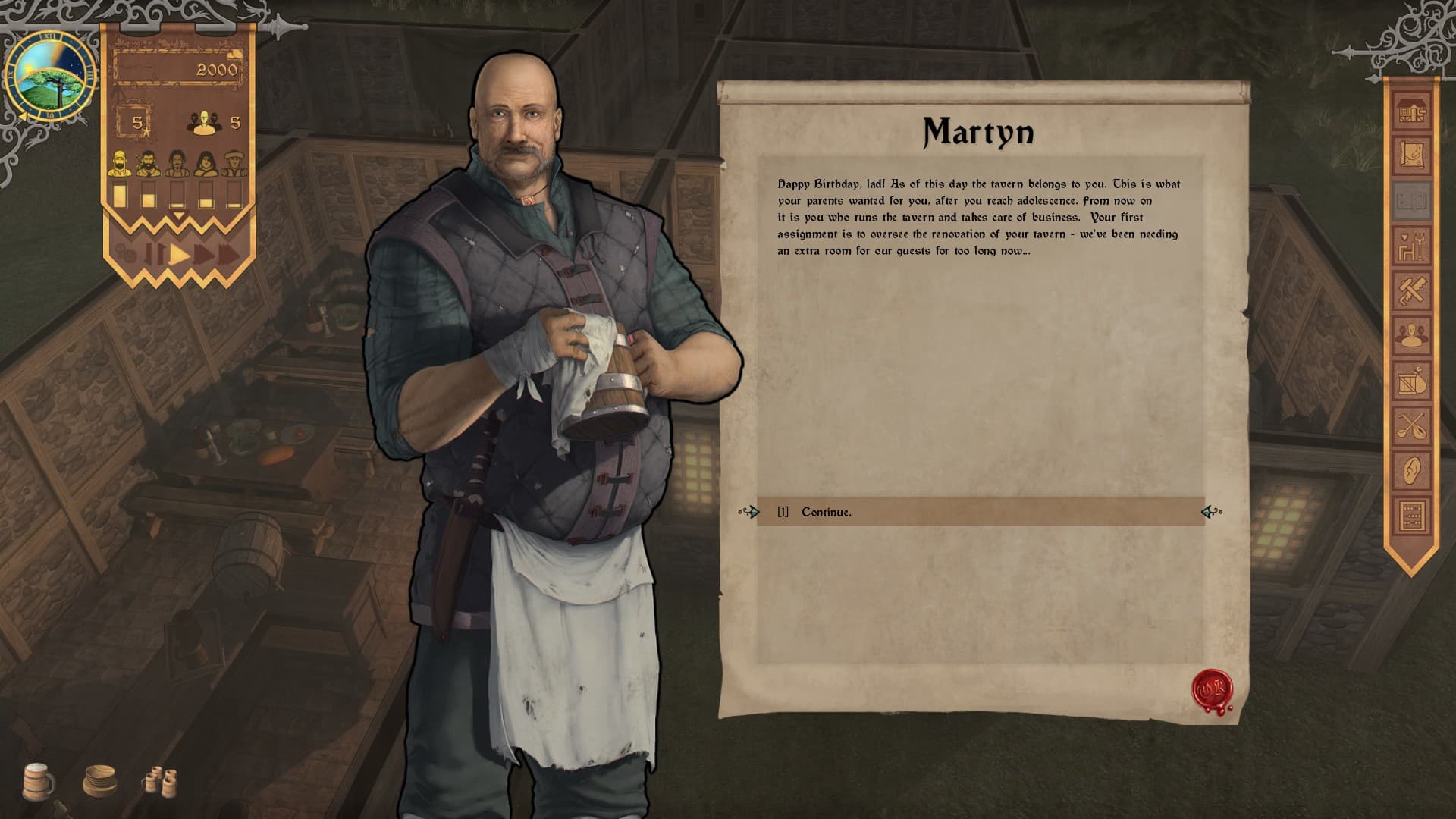The width and height of the screenshot is (1456, 819).
Task: Enable fastest game speed
Action: point(227,253)
